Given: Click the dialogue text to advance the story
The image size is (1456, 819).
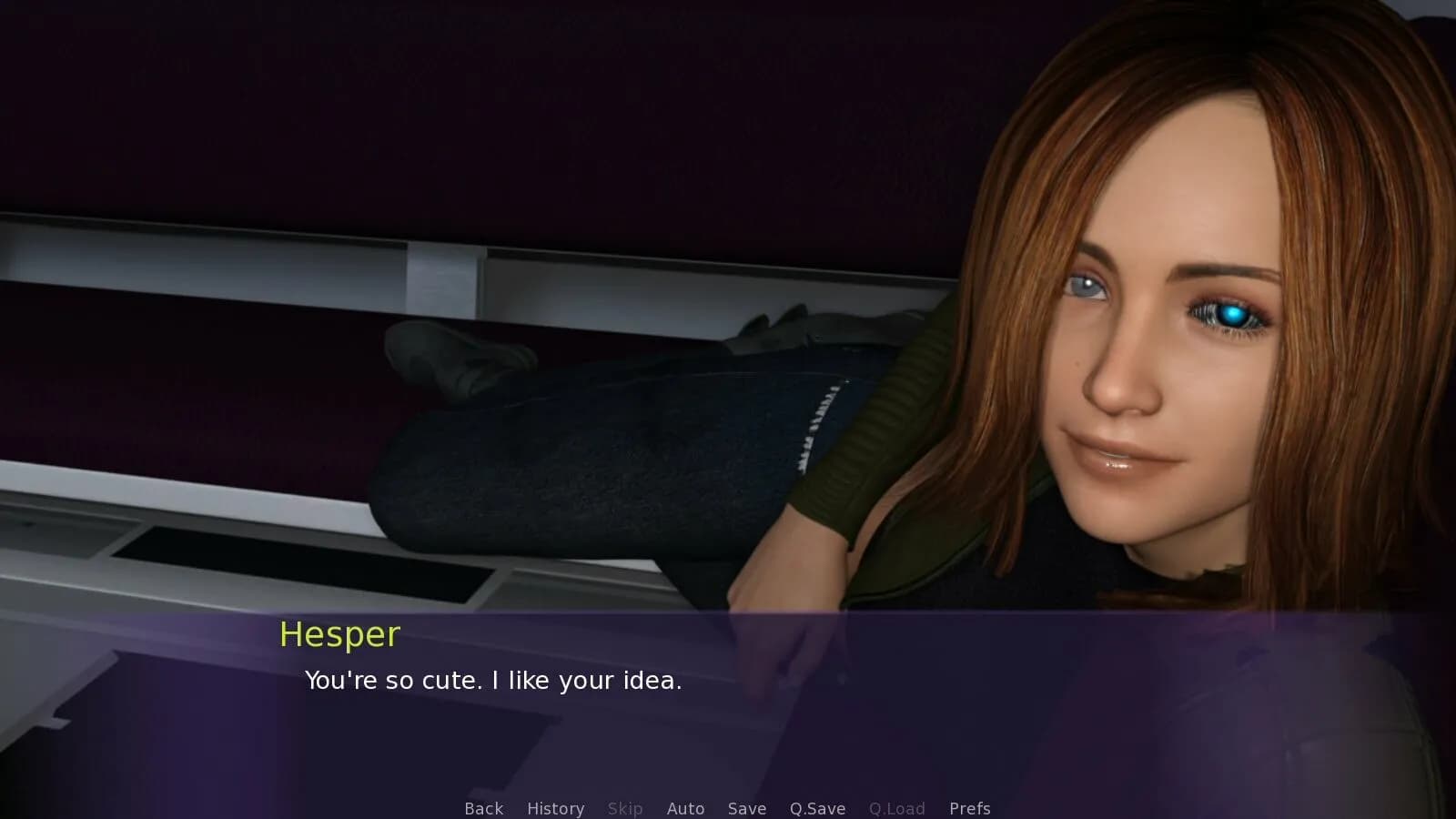Looking at the screenshot, I should (x=493, y=680).
